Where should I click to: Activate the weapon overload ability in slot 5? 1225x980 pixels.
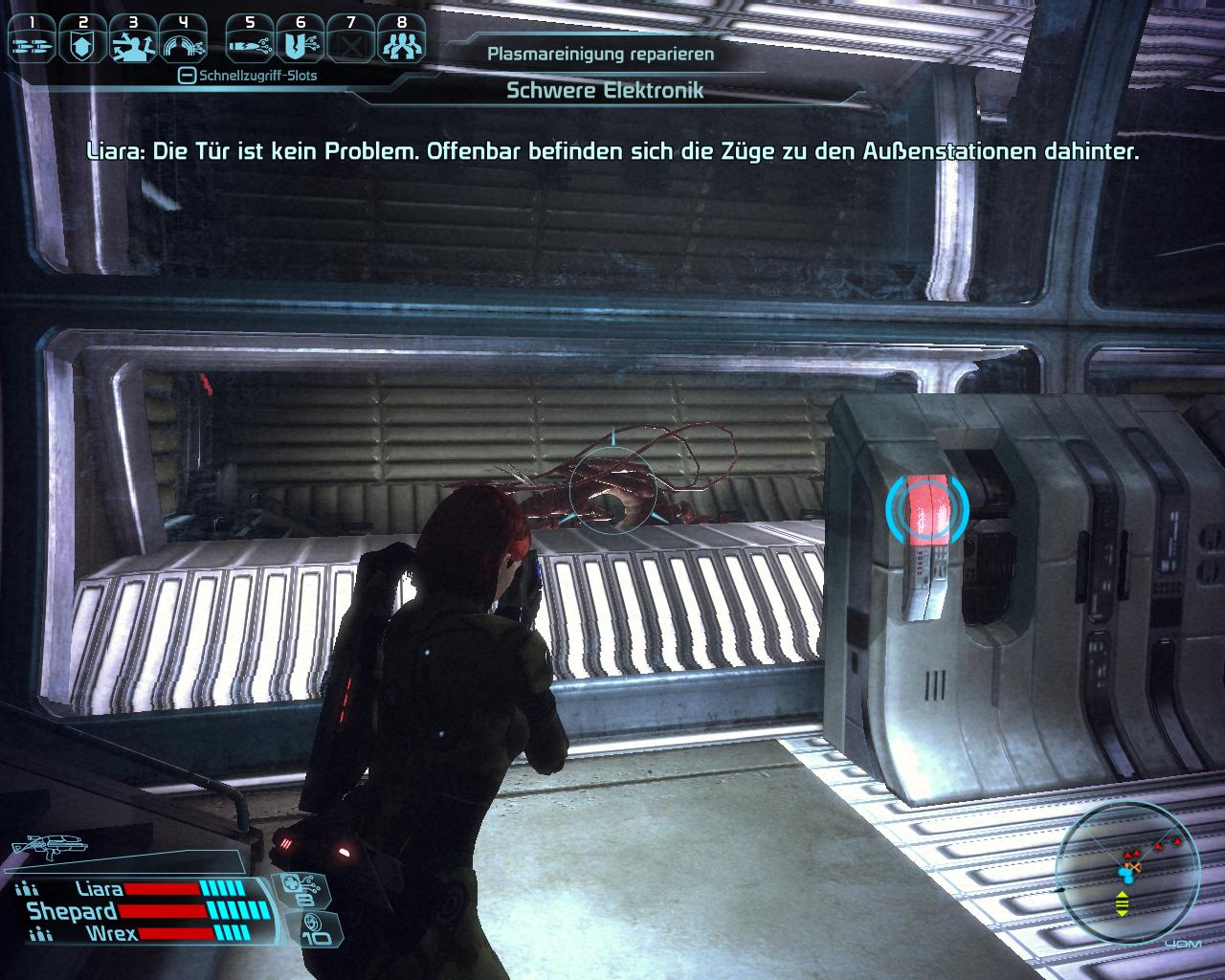click(x=250, y=41)
